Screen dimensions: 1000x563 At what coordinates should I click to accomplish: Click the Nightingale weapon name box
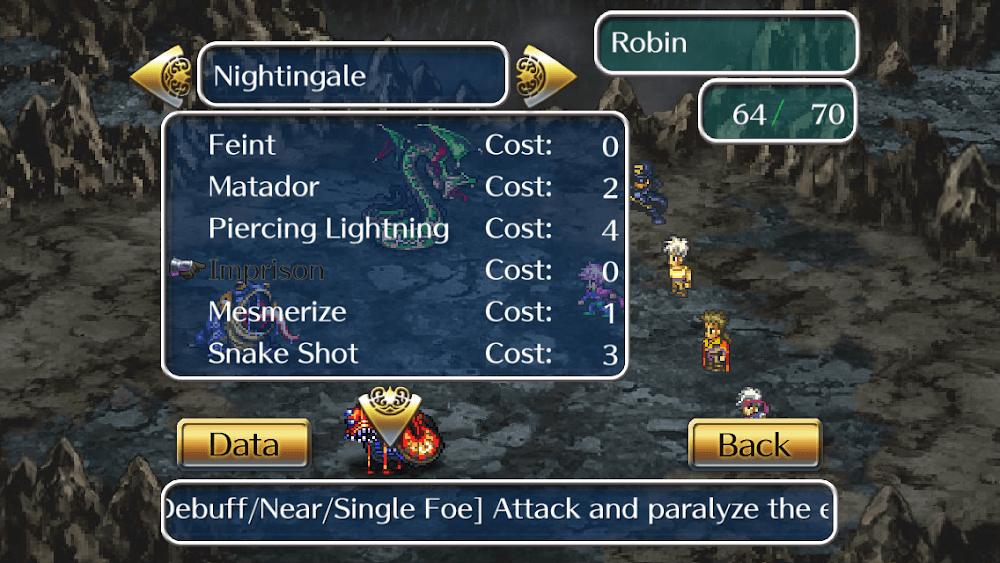click(353, 75)
